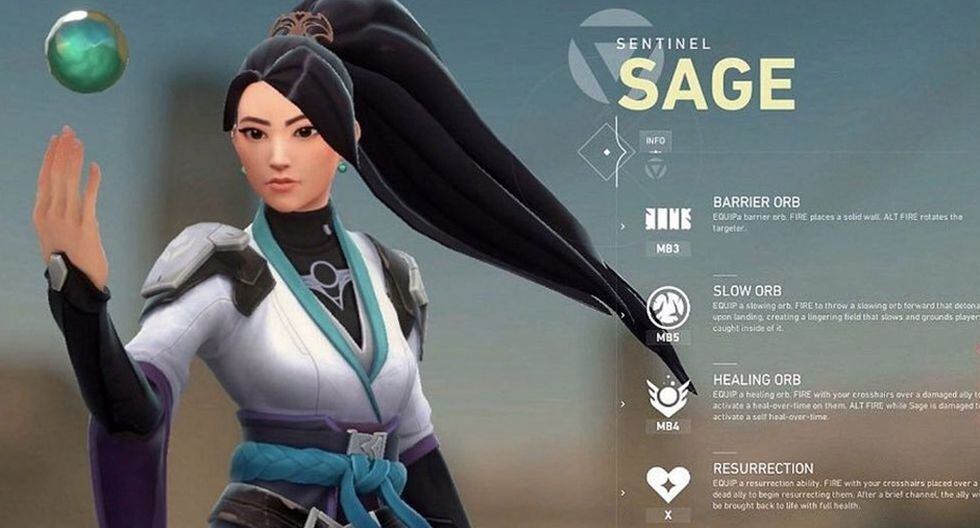Select the Resurrection heart icon
Image resolution: width=980 pixels, height=528 pixels.
click(x=668, y=484)
